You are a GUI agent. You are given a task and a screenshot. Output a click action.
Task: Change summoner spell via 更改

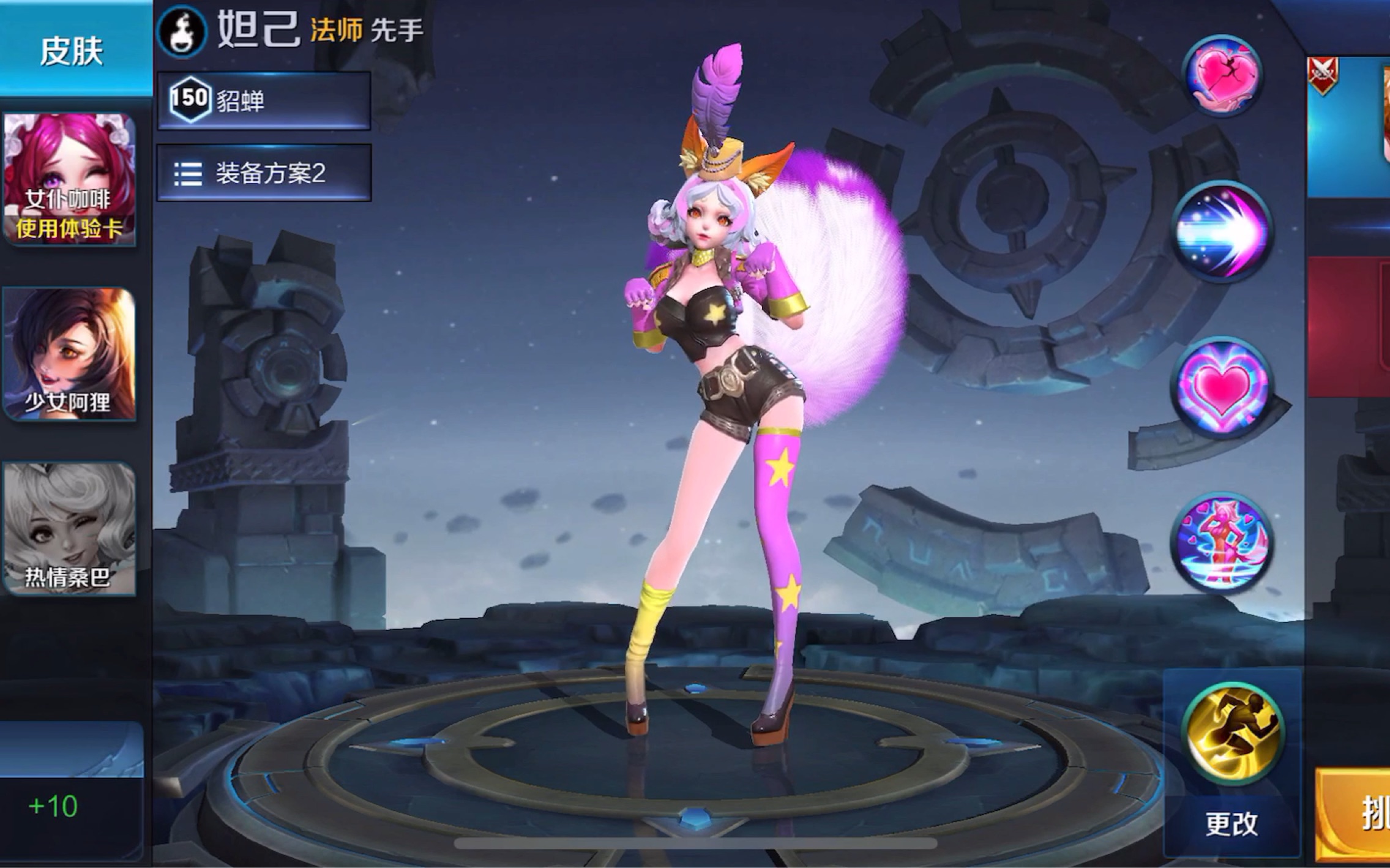tap(1231, 823)
